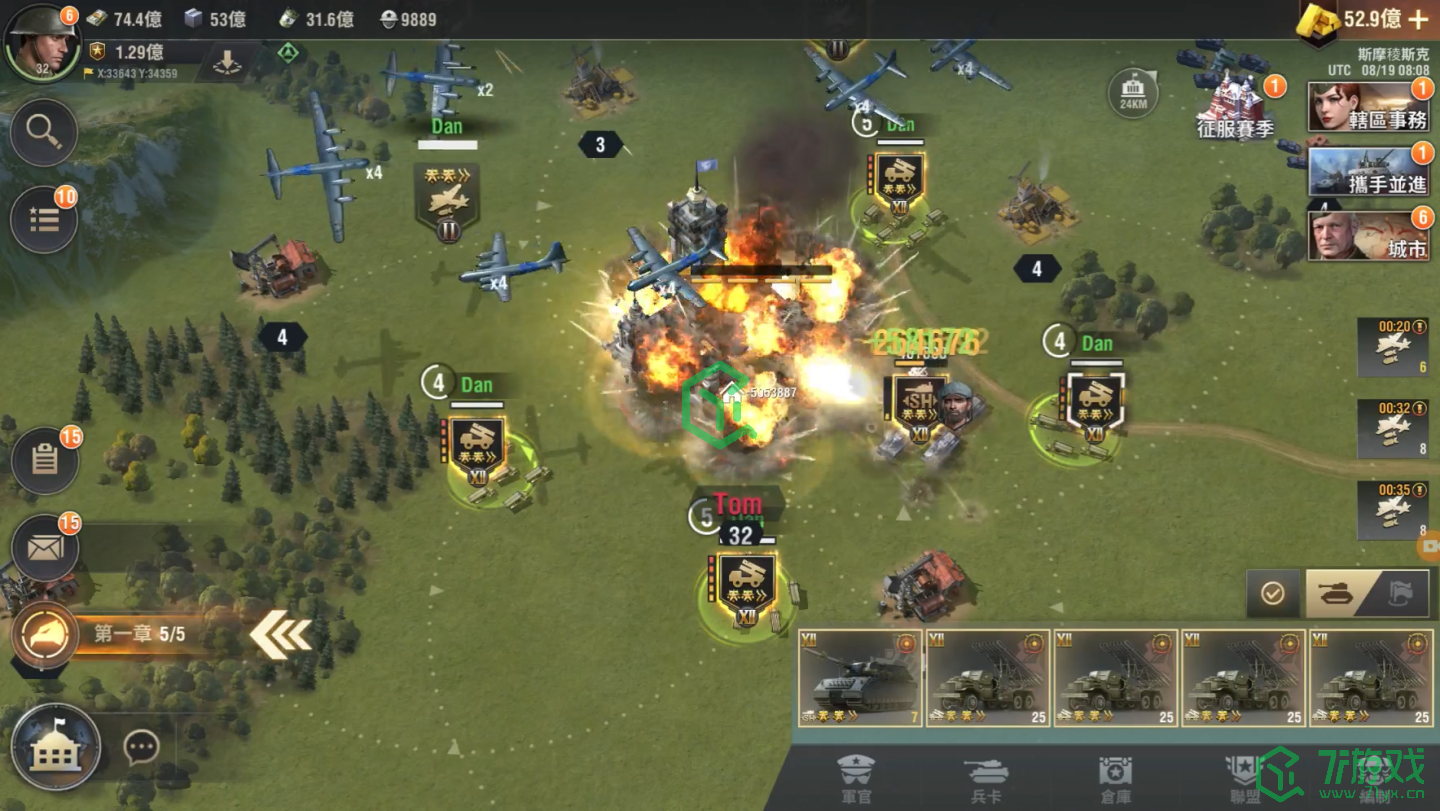Screen dimensions: 1440x811
Task: Open the 韓區事務 event banner
Action: 1368,107
